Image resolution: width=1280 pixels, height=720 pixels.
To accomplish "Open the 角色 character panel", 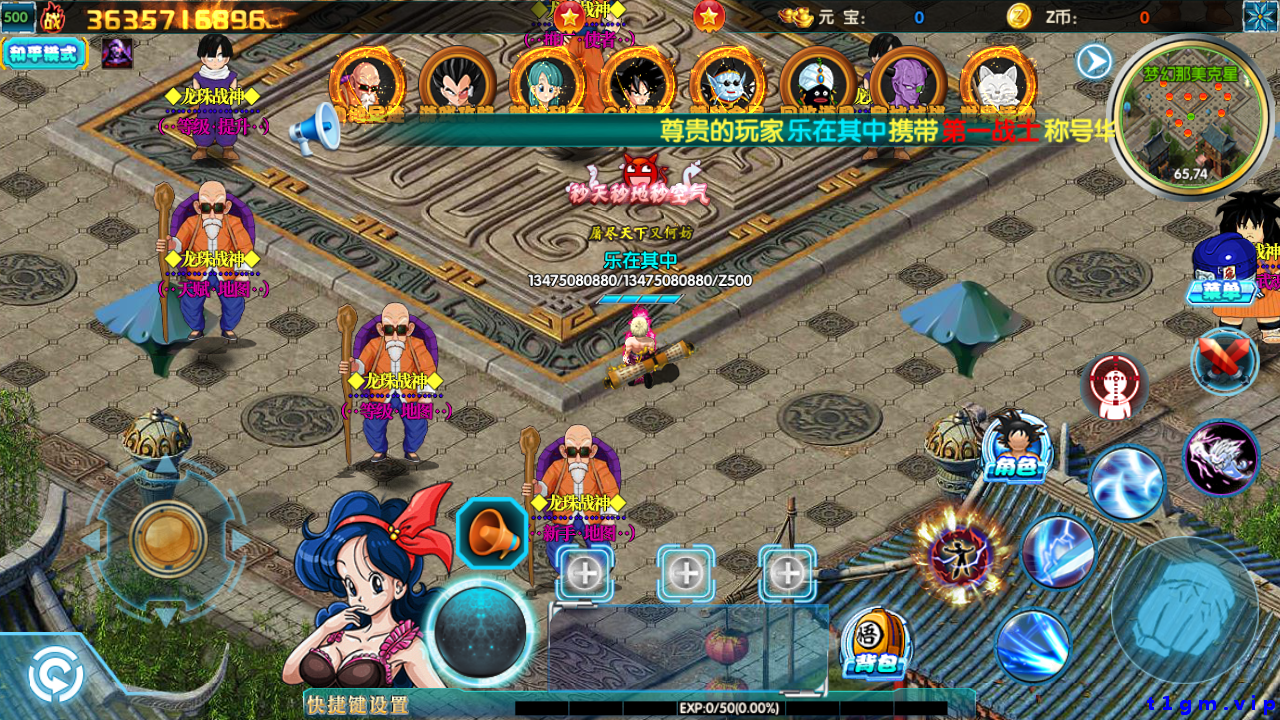I will click(1015, 450).
